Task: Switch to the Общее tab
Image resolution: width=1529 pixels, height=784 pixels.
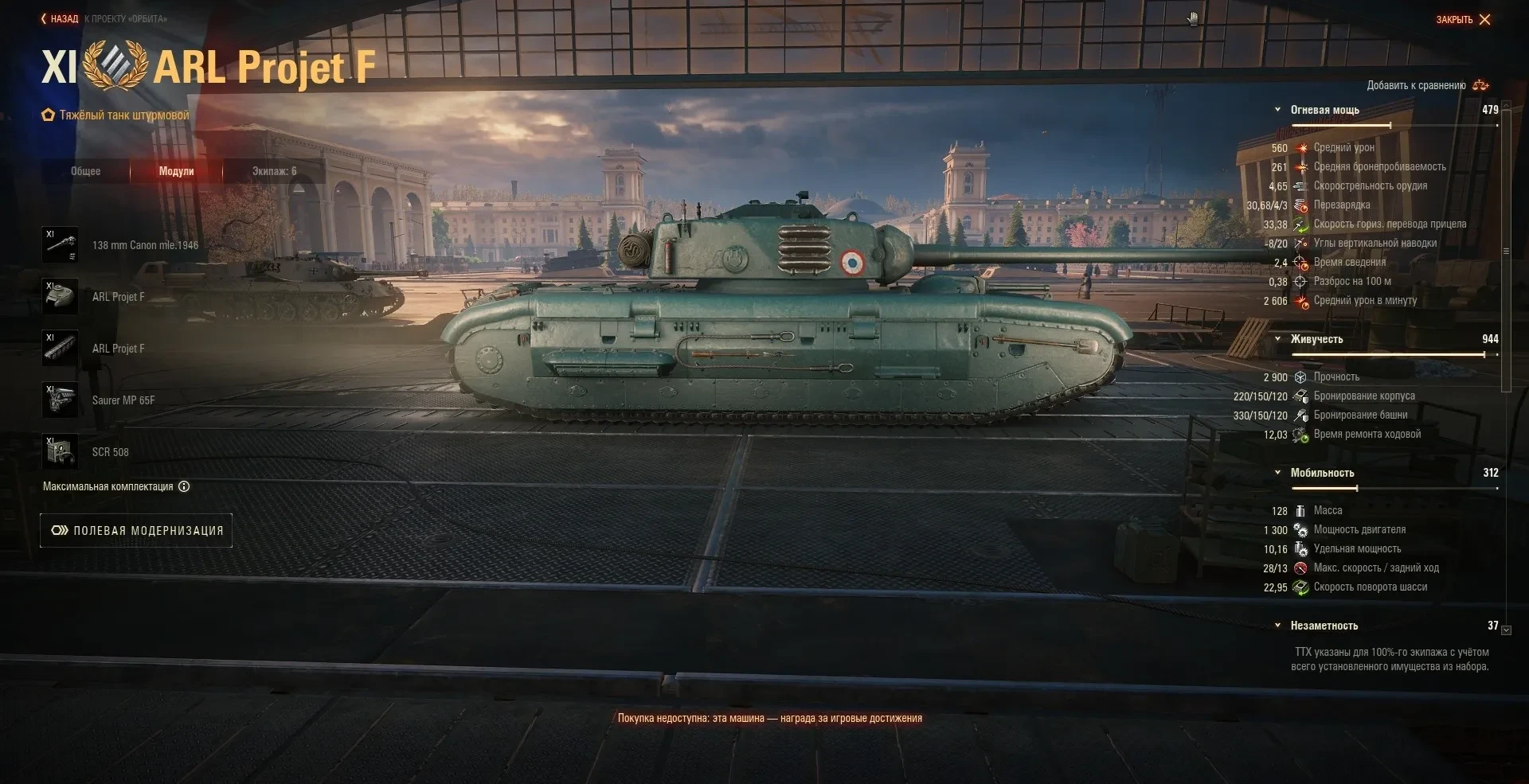Action: click(x=85, y=171)
